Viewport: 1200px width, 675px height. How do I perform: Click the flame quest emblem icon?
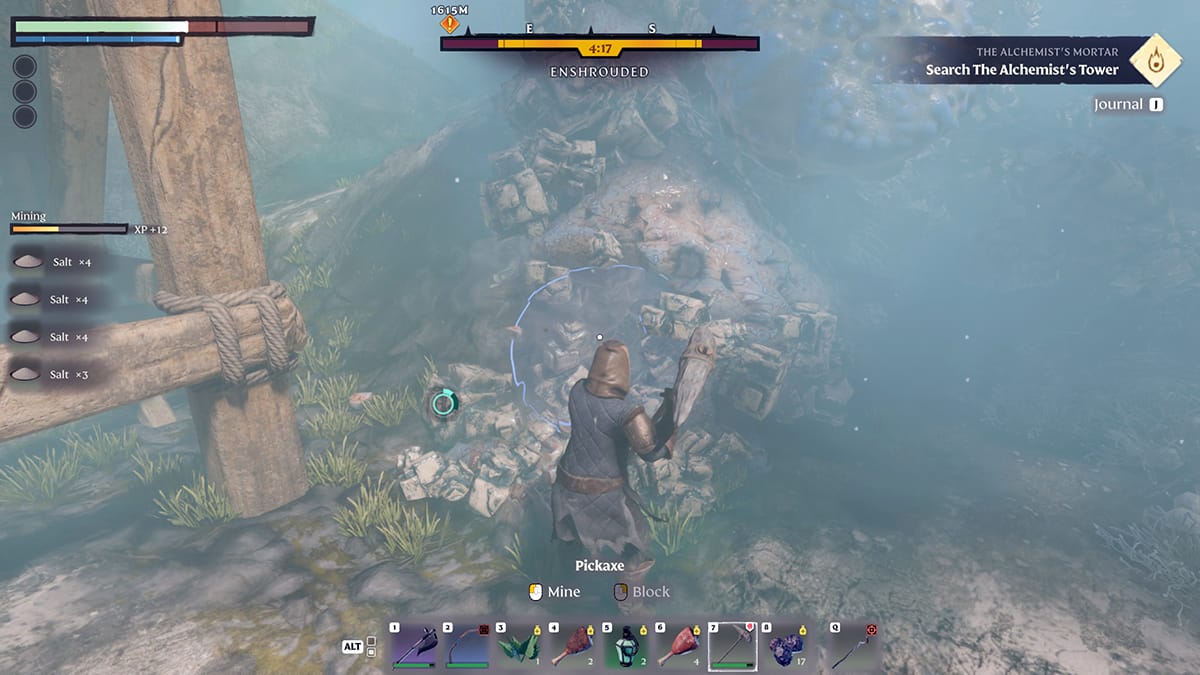click(x=1155, y=60)
